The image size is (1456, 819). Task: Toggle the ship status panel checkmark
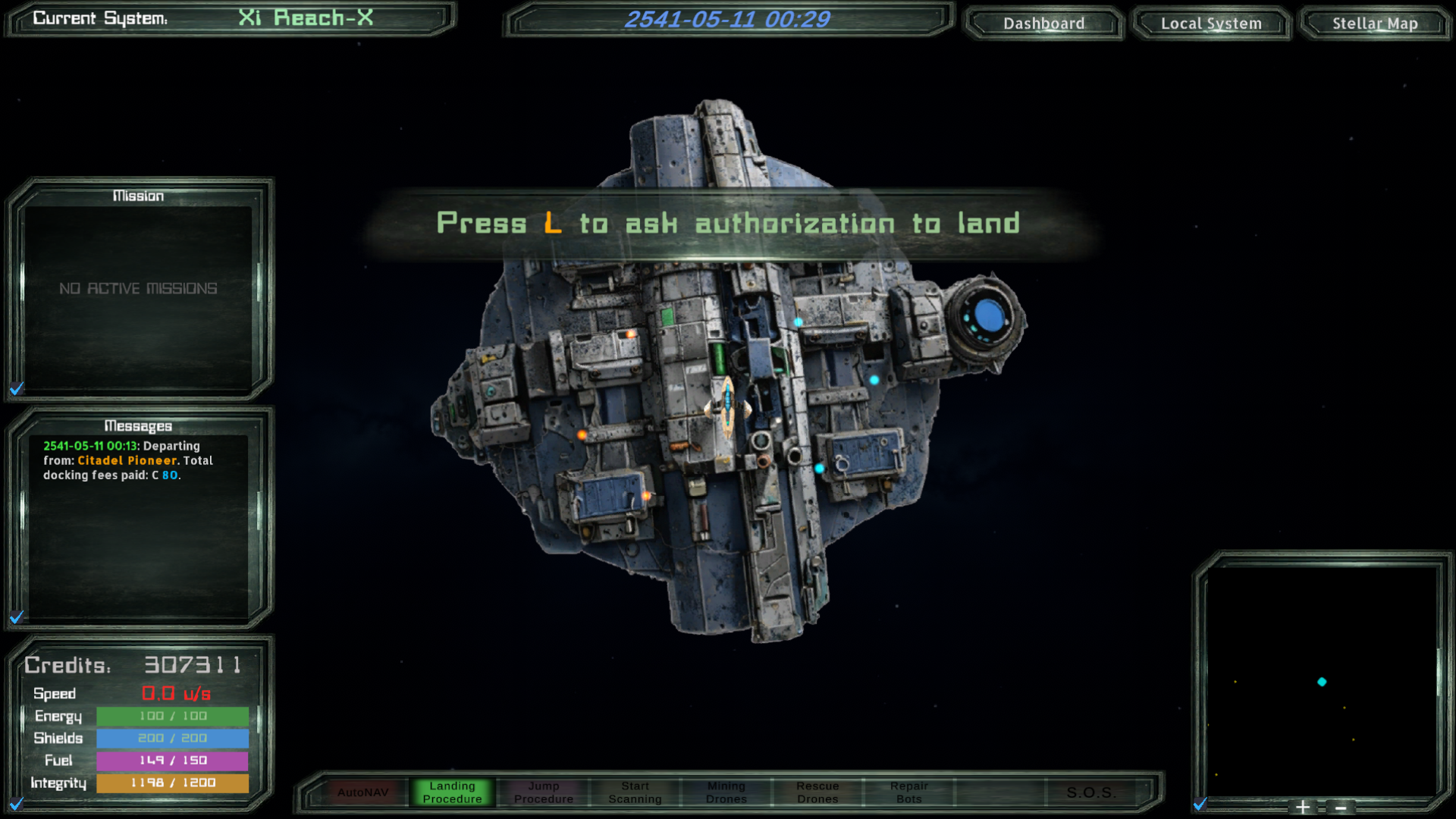coord(17,803)
